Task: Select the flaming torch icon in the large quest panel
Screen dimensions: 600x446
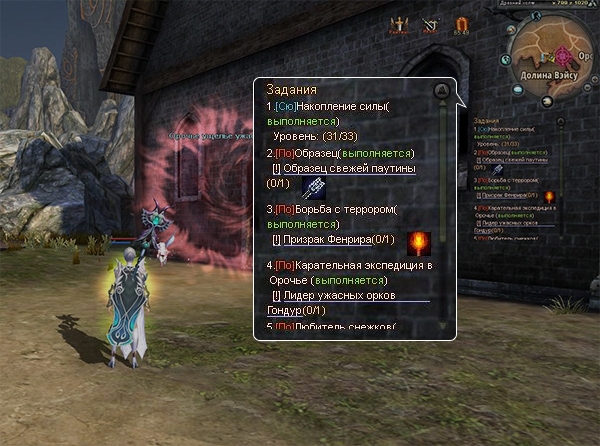Action: (x=416, y=240)
